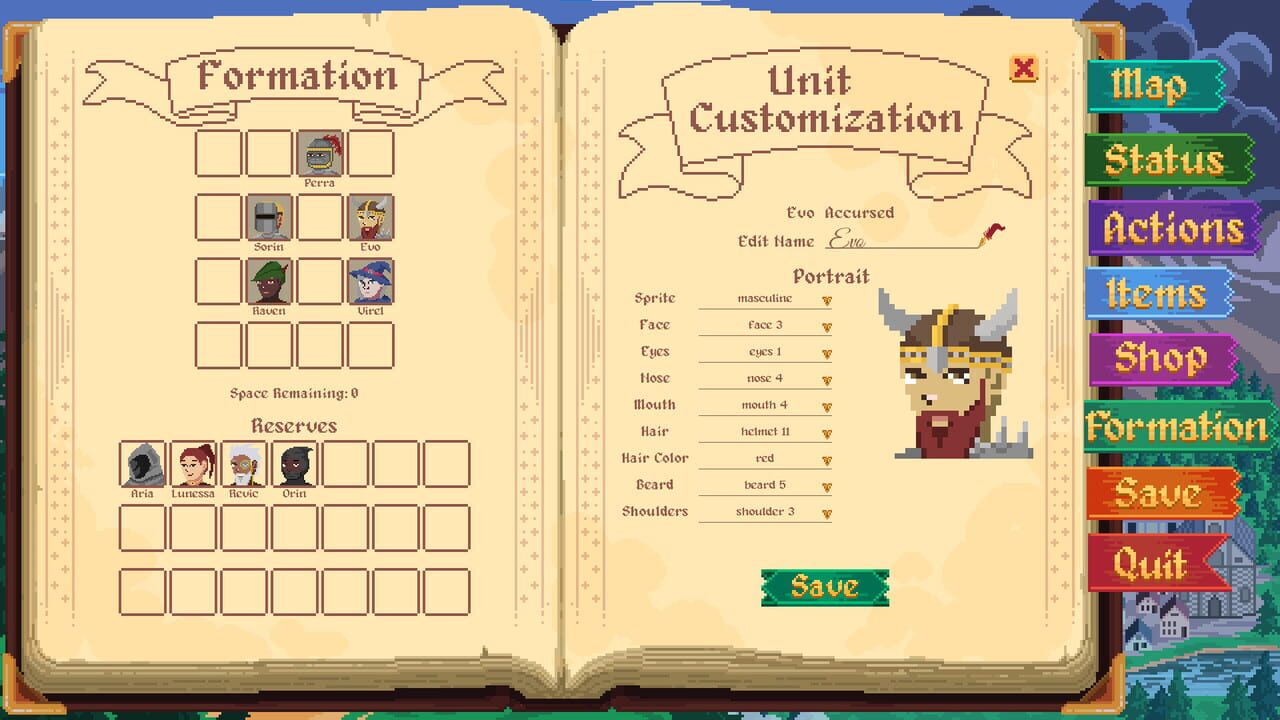Click Virel's wizard portrait

tap(370, 281)
